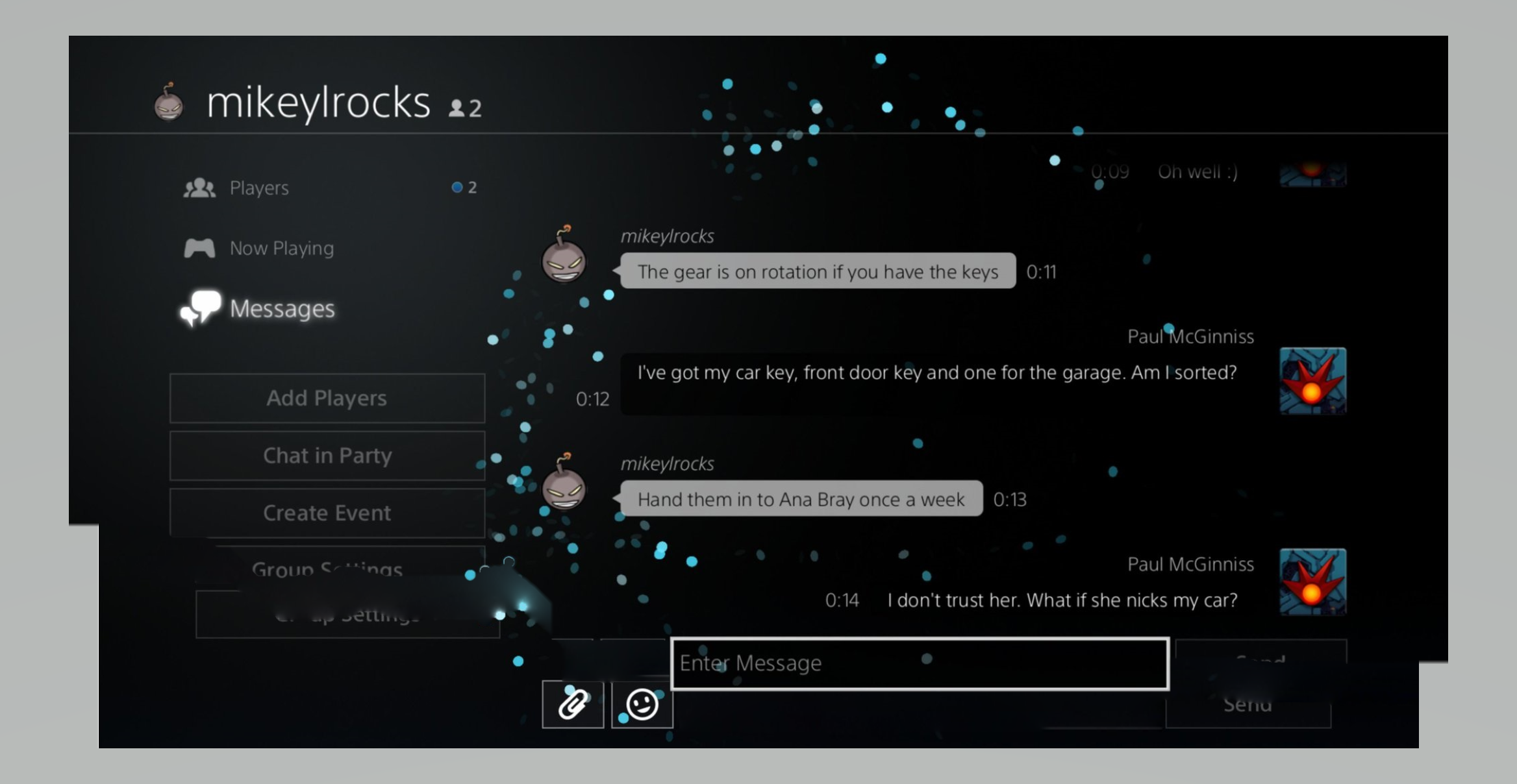
Task: Open the smiley face sticker picker
Action: pyautogui.click(x=642, y=705)
